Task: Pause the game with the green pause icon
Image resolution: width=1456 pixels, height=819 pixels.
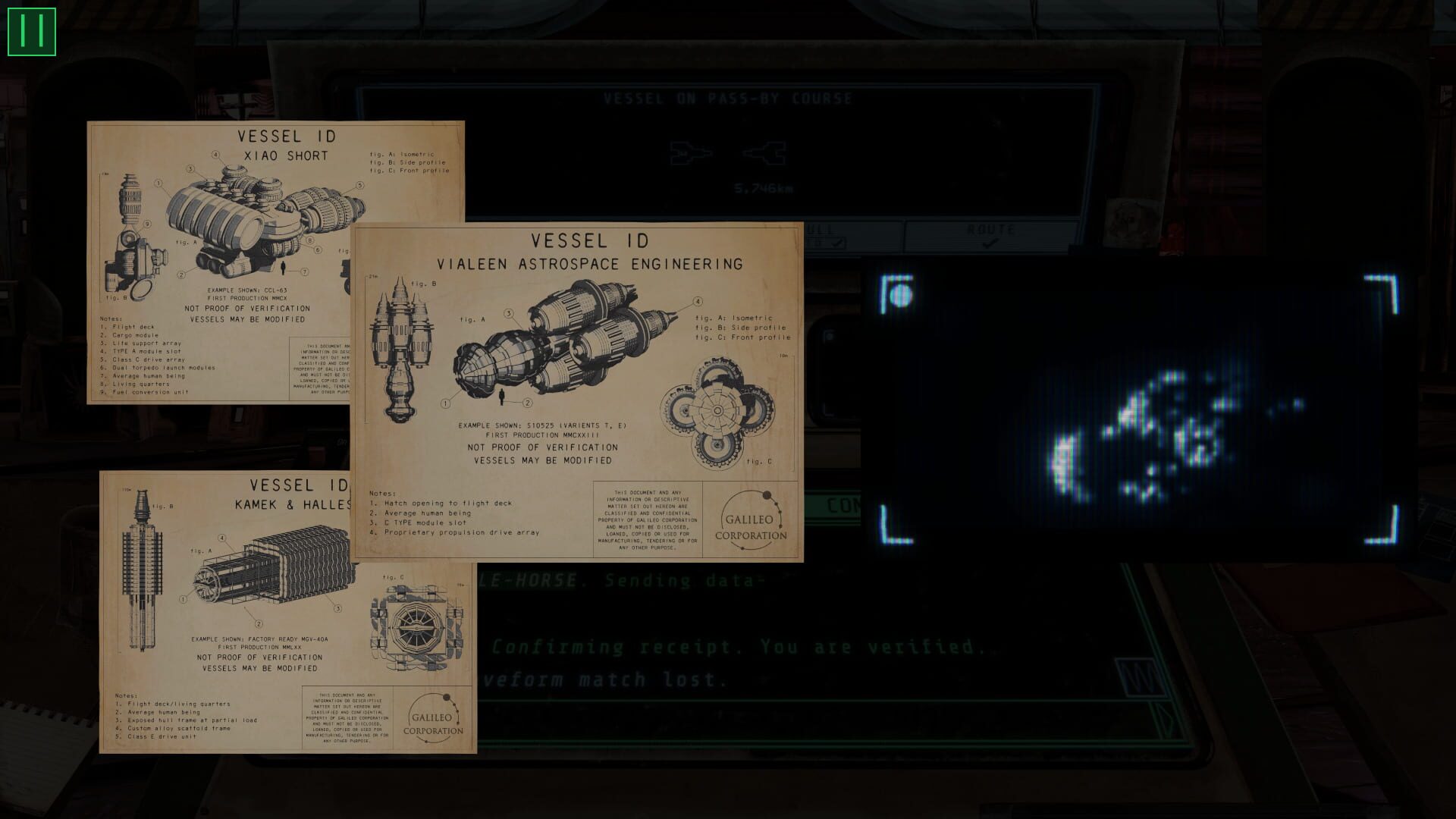Action: (x=31, y=31)
